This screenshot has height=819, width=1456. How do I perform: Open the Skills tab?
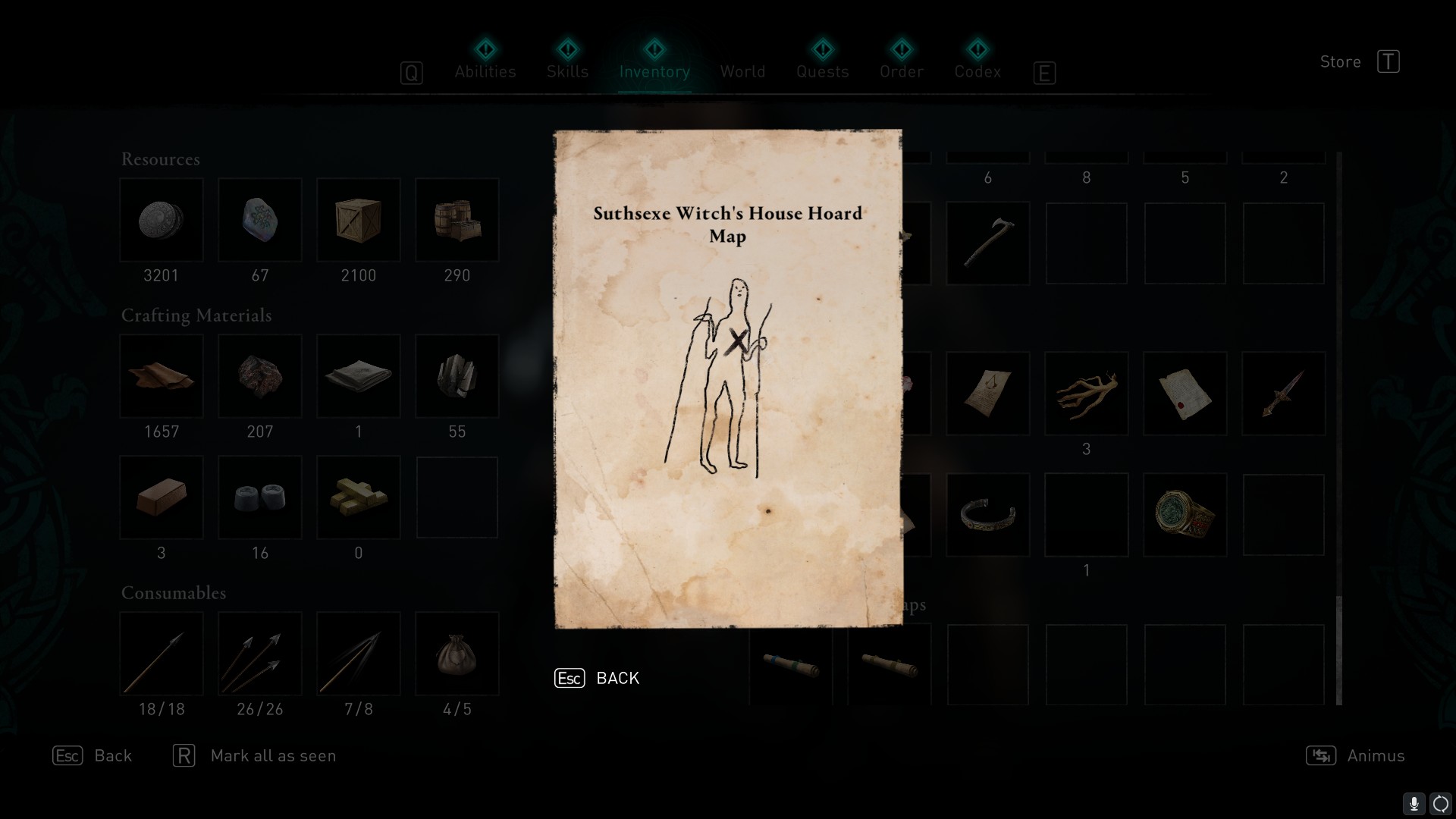(567, 71)
